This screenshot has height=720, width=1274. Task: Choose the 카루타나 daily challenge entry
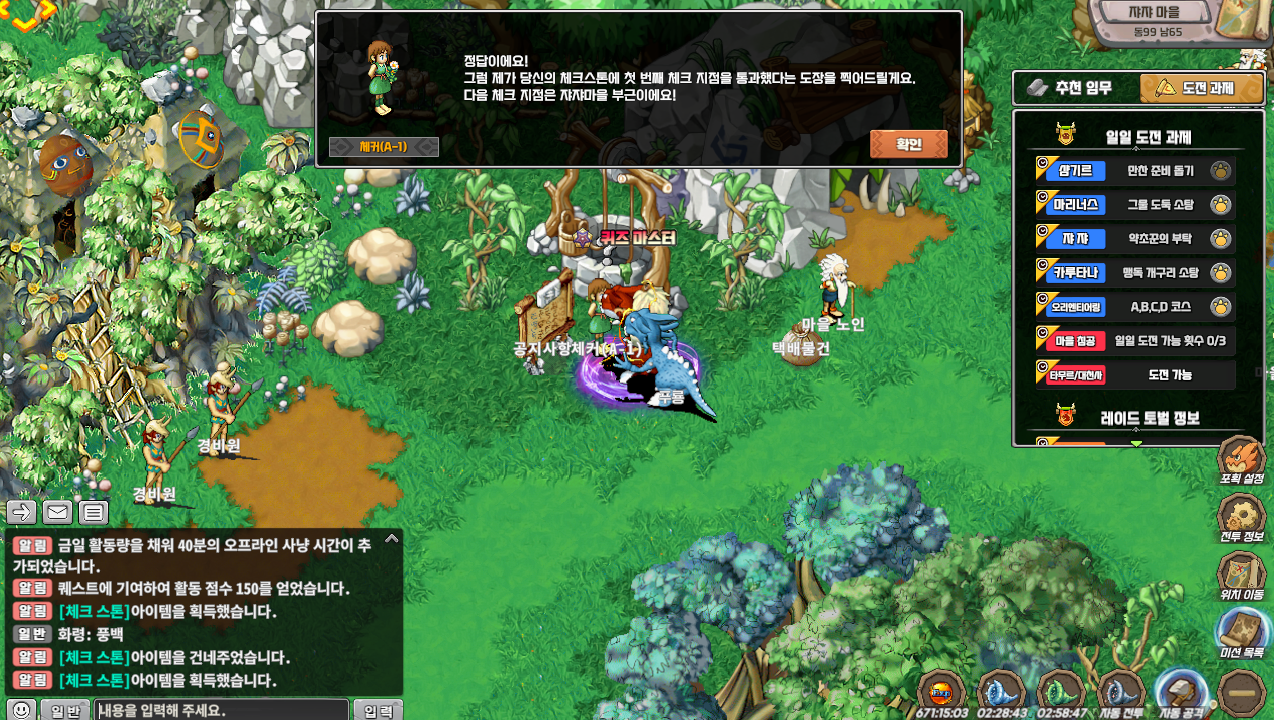pyautogui.click(x=1135, y=272)
